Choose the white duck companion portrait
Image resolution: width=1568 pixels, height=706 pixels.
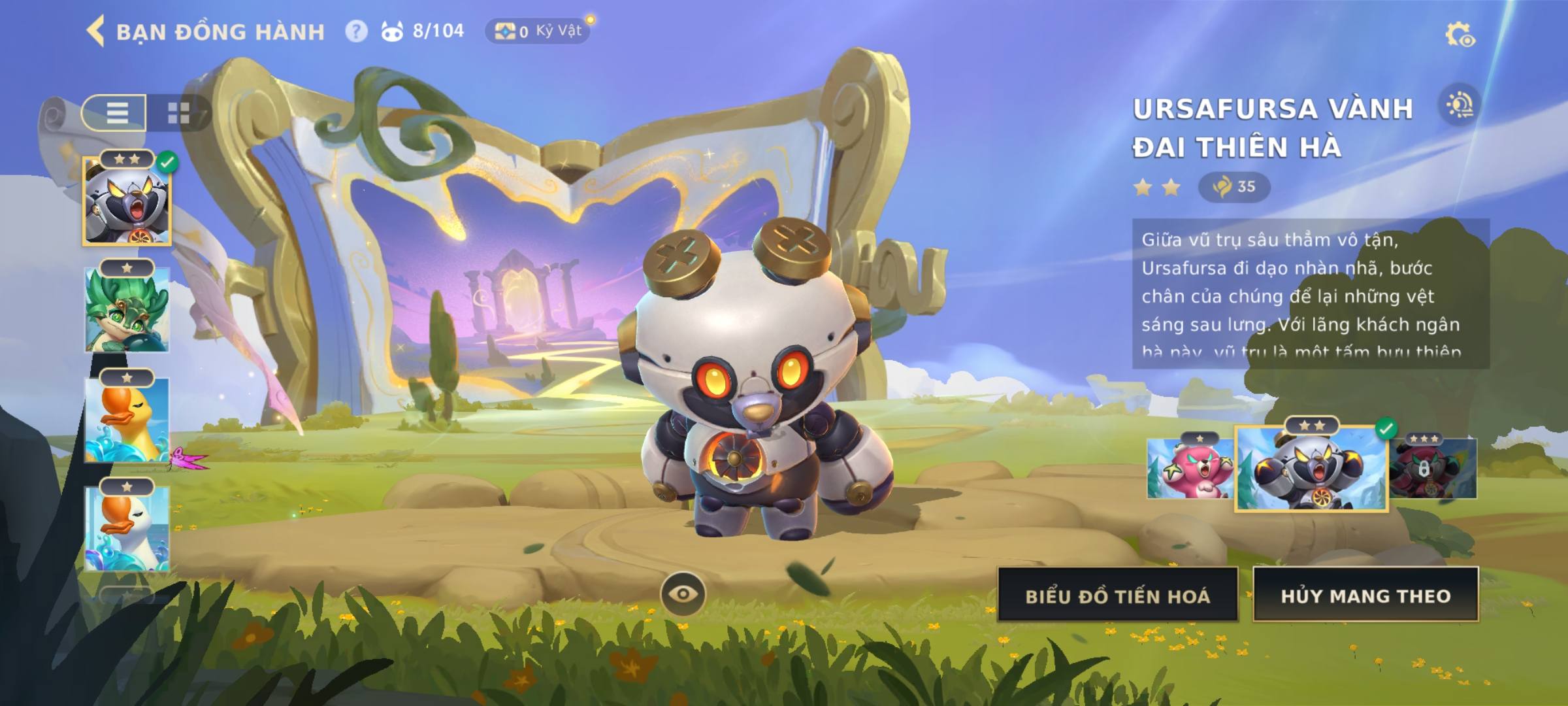pos(127,528)
